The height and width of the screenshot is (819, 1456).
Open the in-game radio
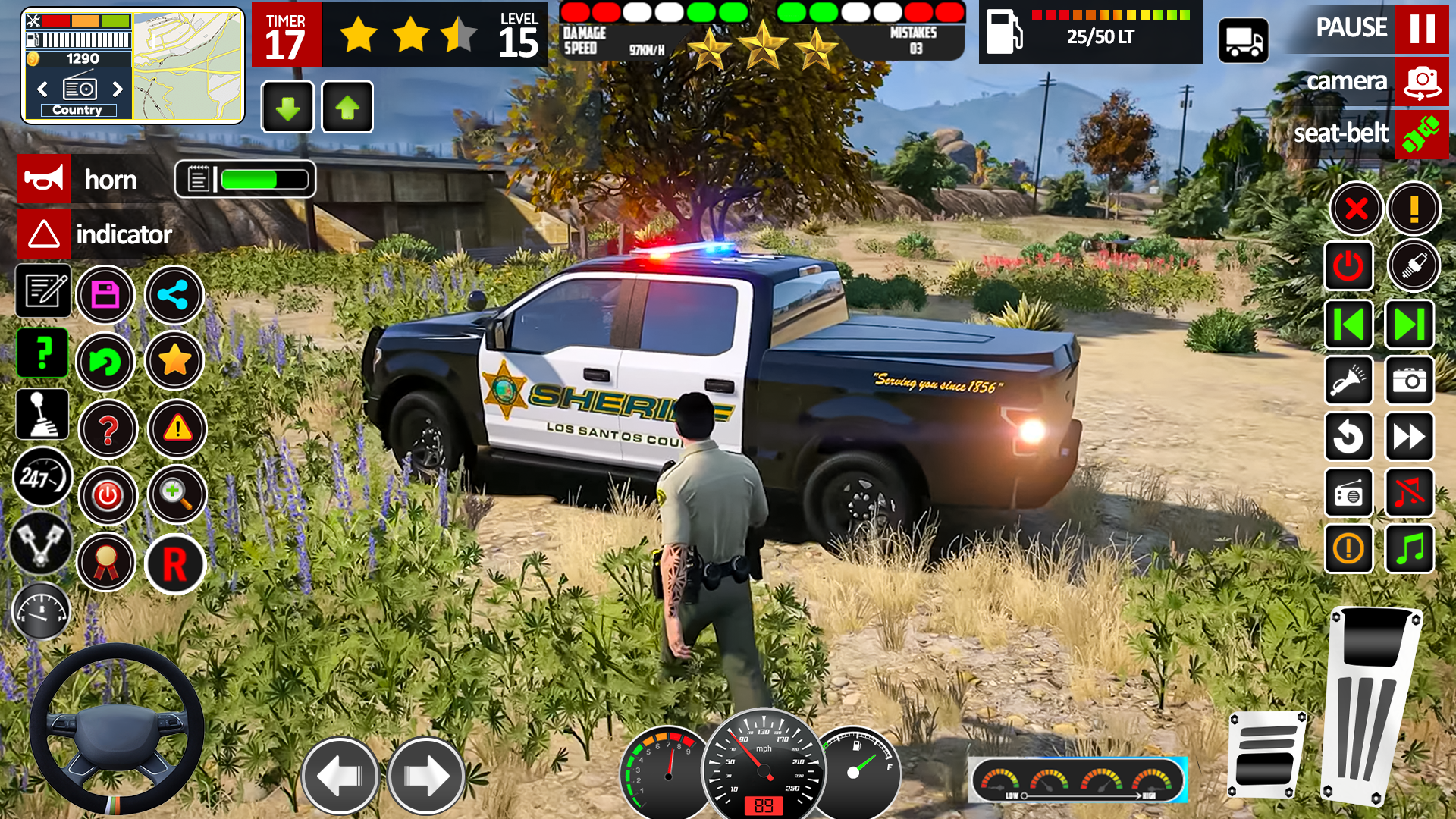coord(1349,493)
